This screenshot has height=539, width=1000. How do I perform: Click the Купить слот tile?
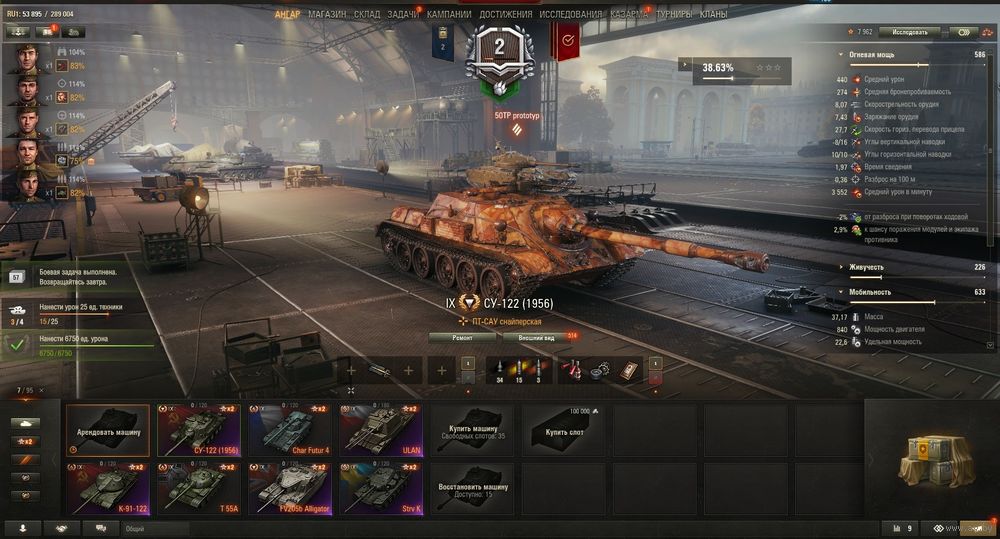click(x=566, y=430)
